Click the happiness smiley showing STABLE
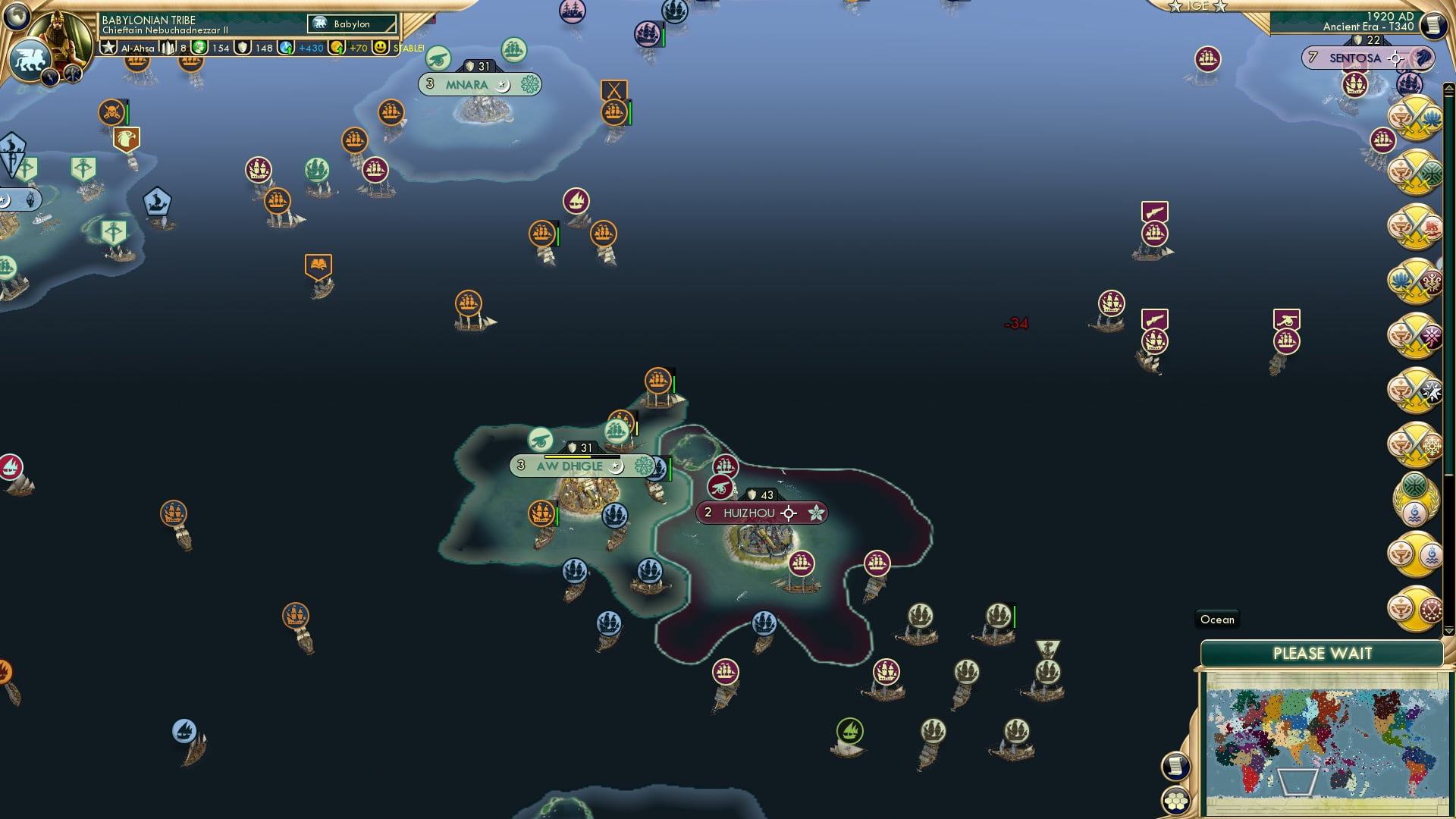 pos(381,49)
